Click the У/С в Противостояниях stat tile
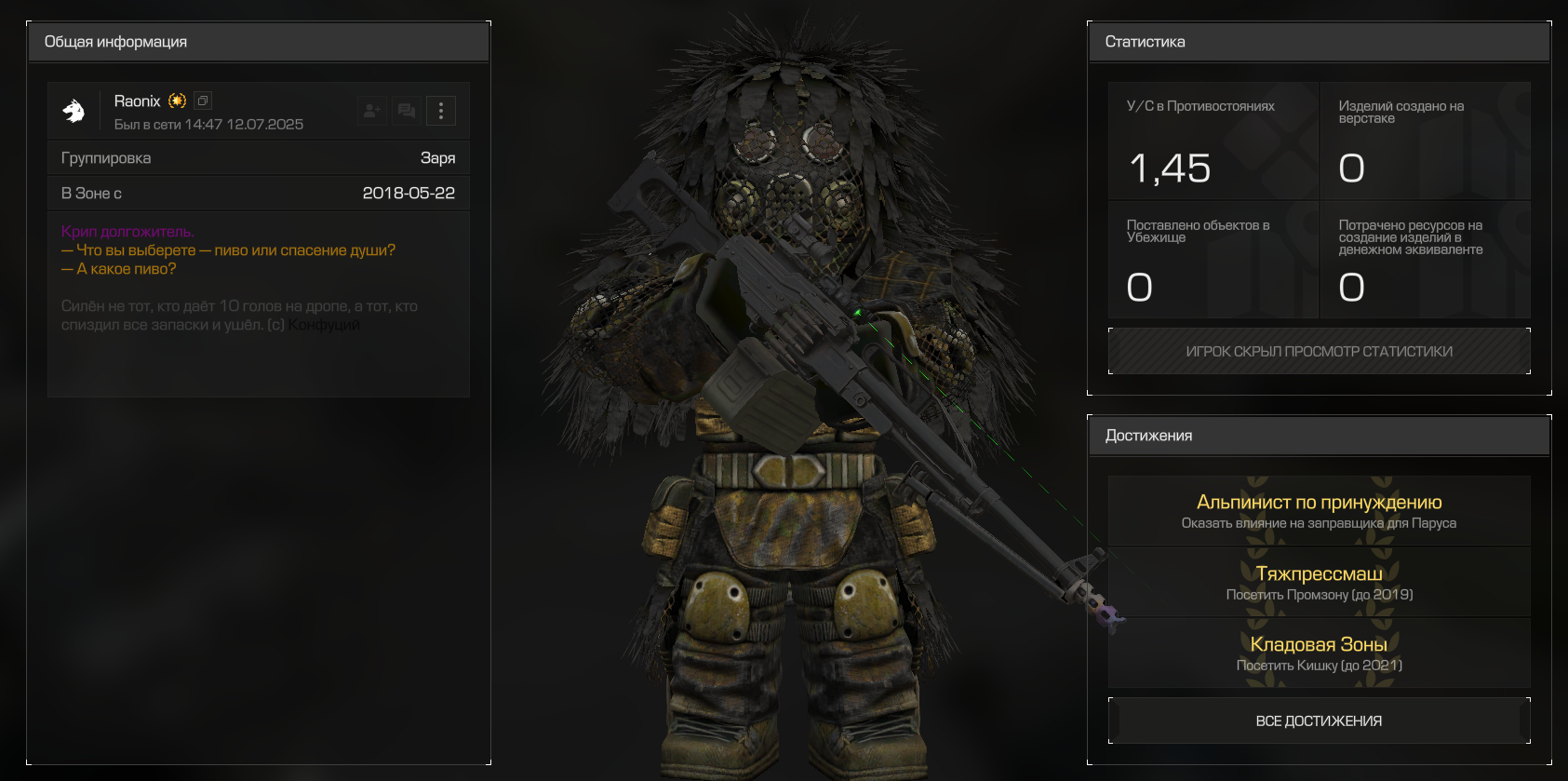Image resolution: width=1568 pixels, height=781 pixels. [x=1213, y=141]
